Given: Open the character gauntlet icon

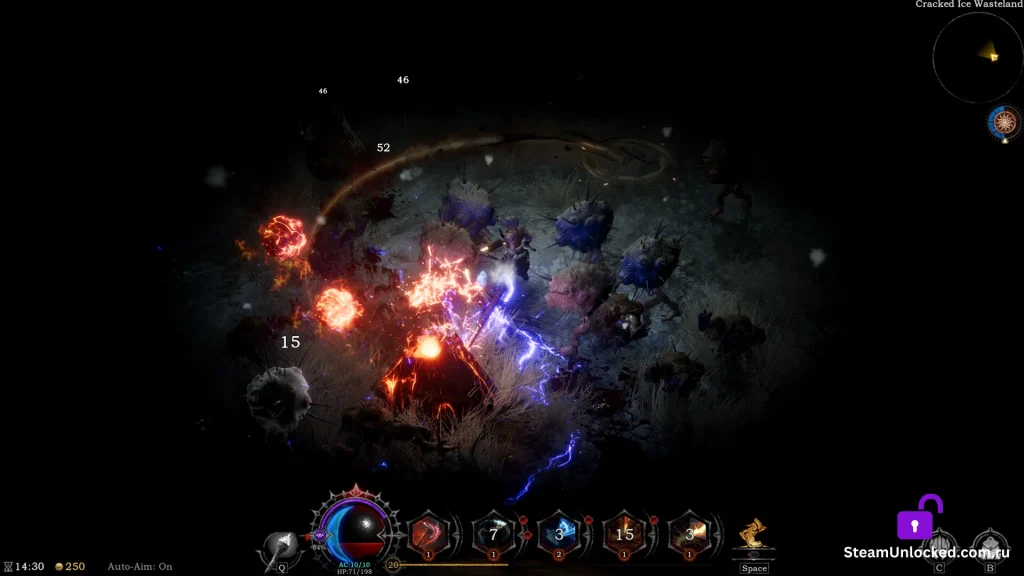Looking at the screenshot, I should [939, 546].
